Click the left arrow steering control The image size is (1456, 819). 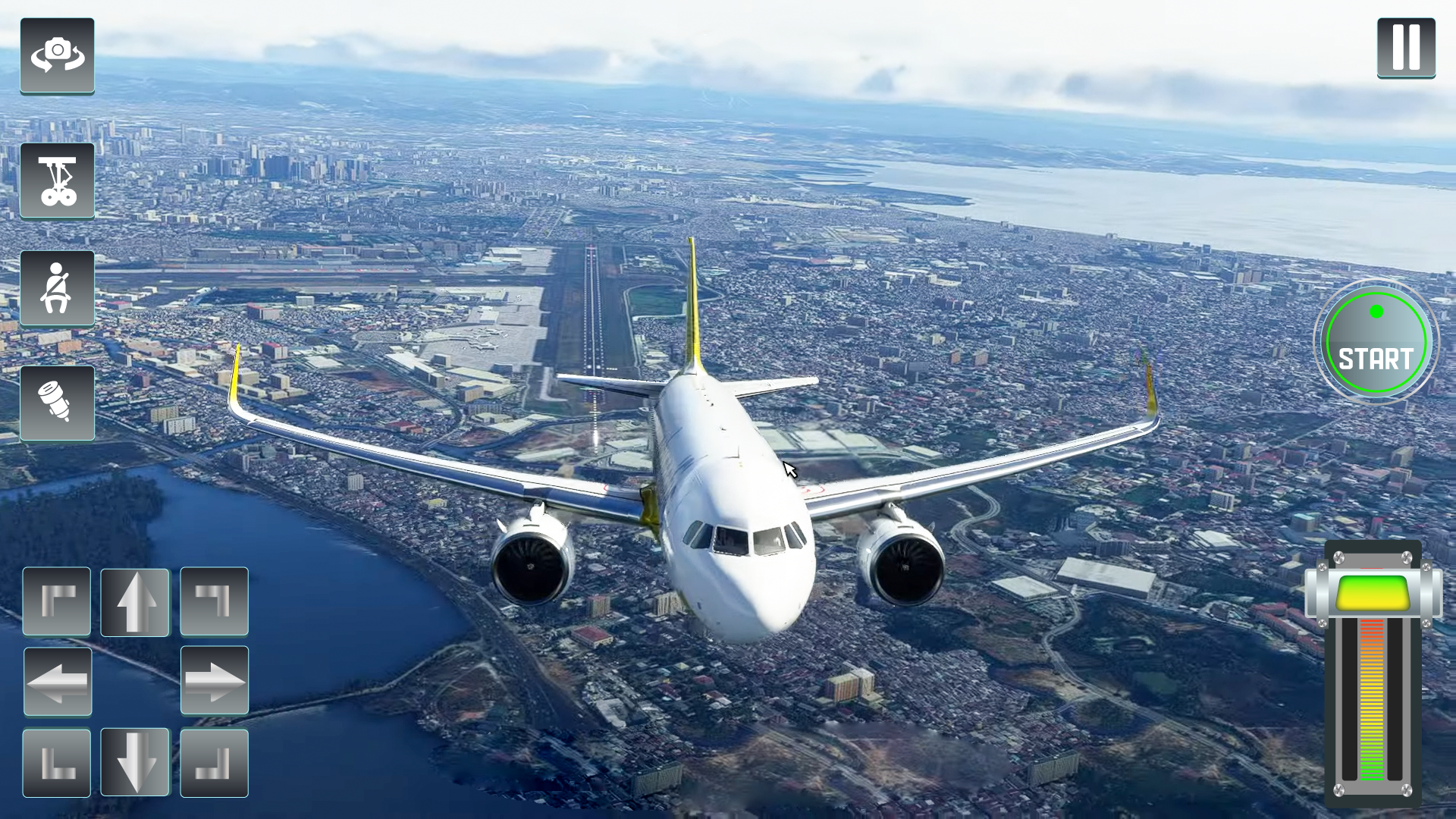pyautogui.click(x=57, y=681)
